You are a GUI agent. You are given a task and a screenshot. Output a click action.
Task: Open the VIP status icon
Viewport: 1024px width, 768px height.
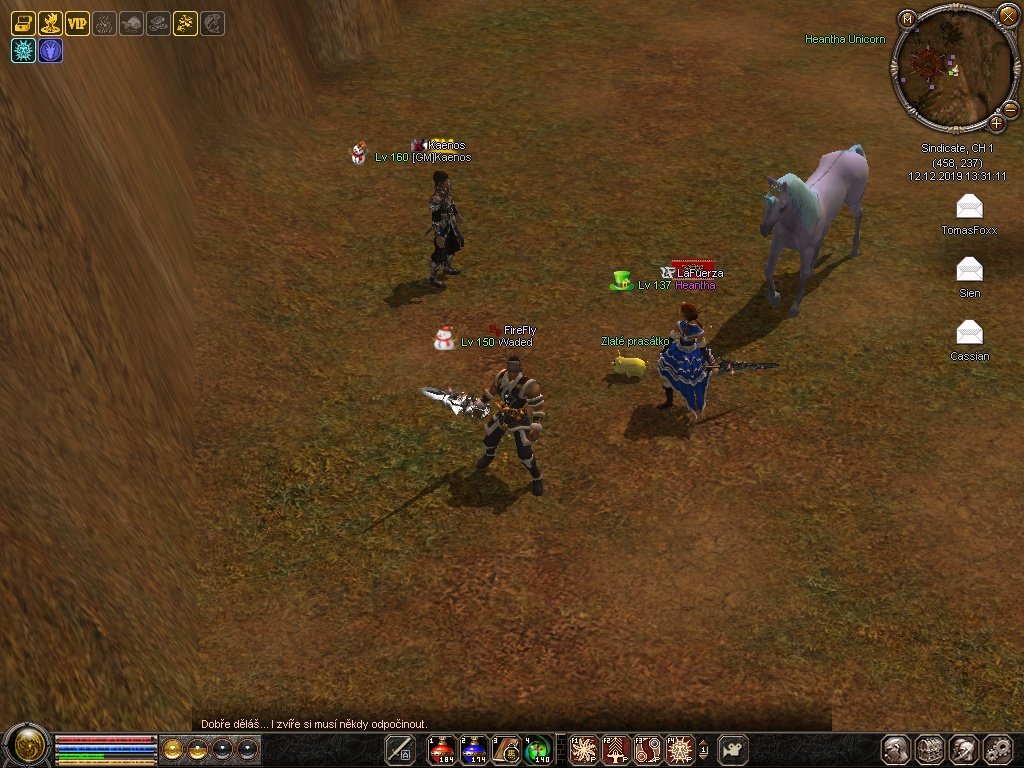pyautogui.click(x=77, y=23)
